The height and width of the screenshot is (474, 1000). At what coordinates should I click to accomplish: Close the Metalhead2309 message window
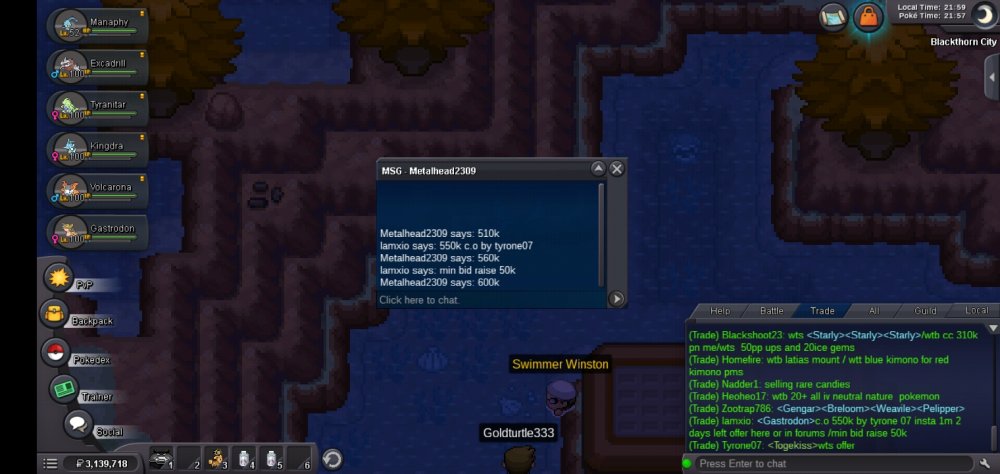(617, 169)
